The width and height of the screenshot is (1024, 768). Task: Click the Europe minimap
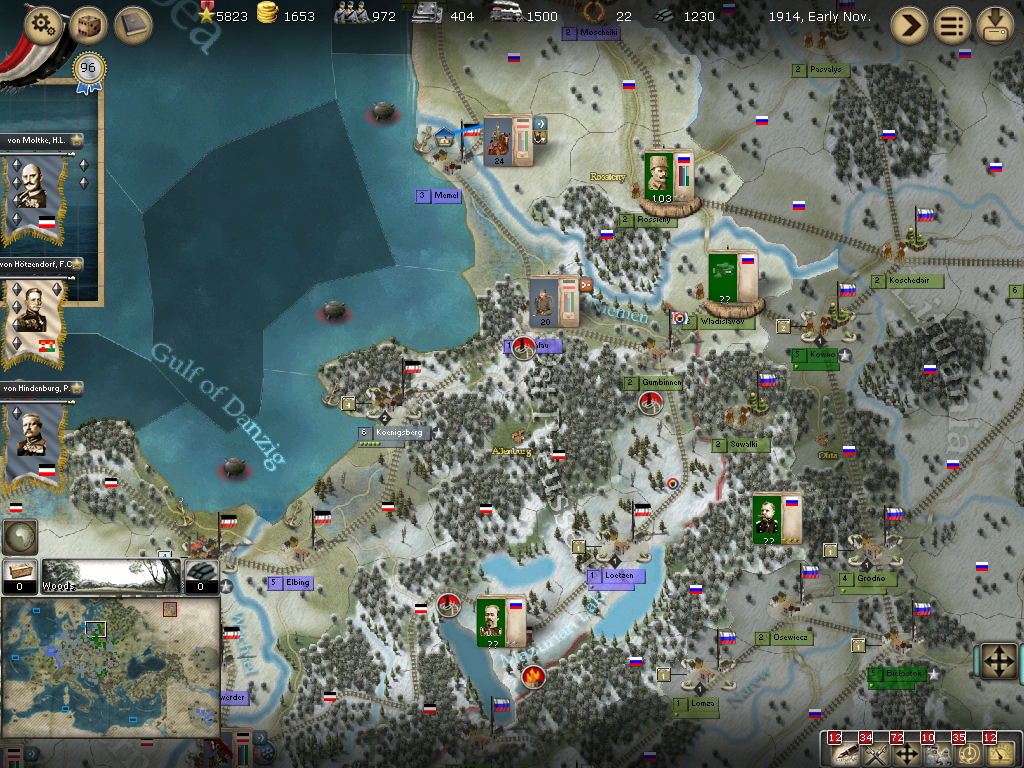[110, 667]
